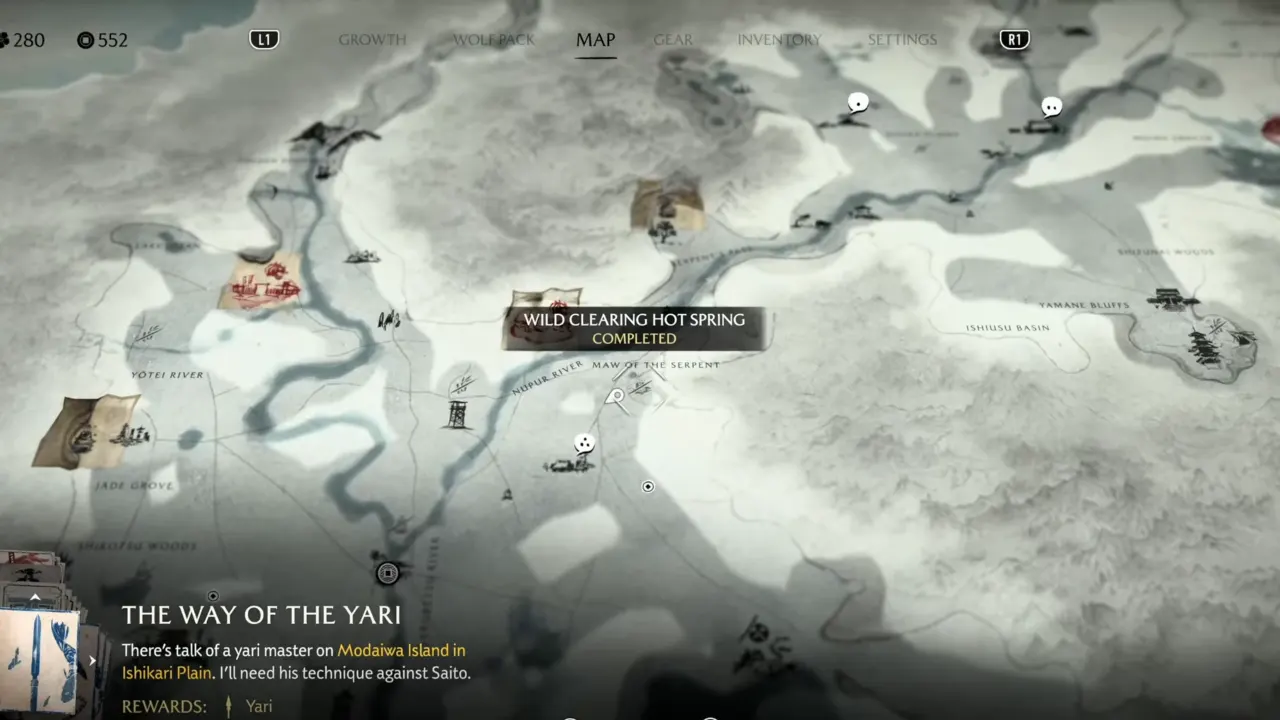Select the map tile beside Jade Grove
1280x720 pixels.
(87, 430)
